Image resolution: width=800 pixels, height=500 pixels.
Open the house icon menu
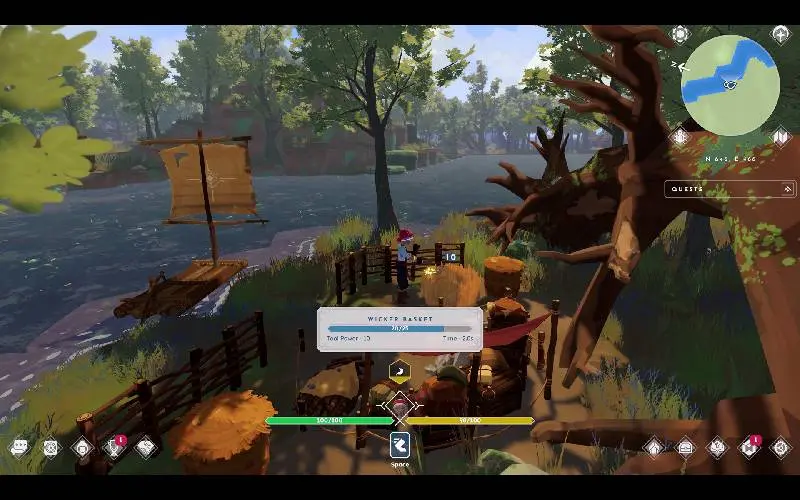pos(653,447)
